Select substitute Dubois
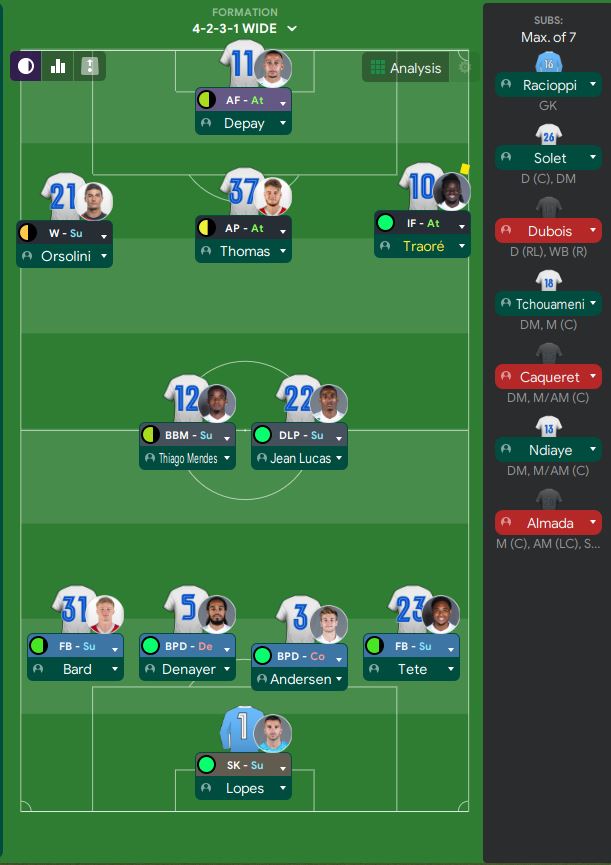 [x=548, y=231]
